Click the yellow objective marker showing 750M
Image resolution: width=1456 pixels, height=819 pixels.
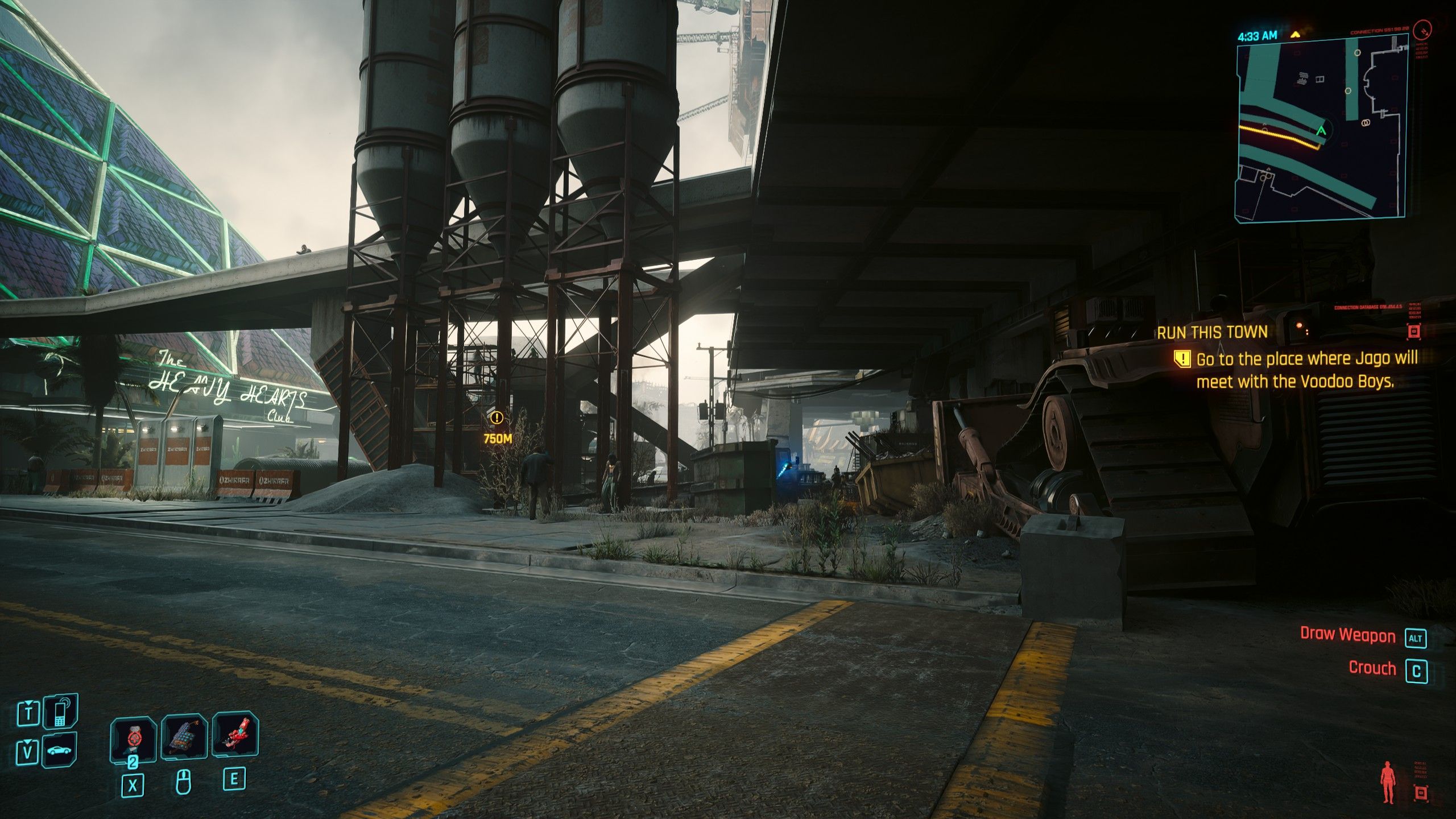pos(497,419)
